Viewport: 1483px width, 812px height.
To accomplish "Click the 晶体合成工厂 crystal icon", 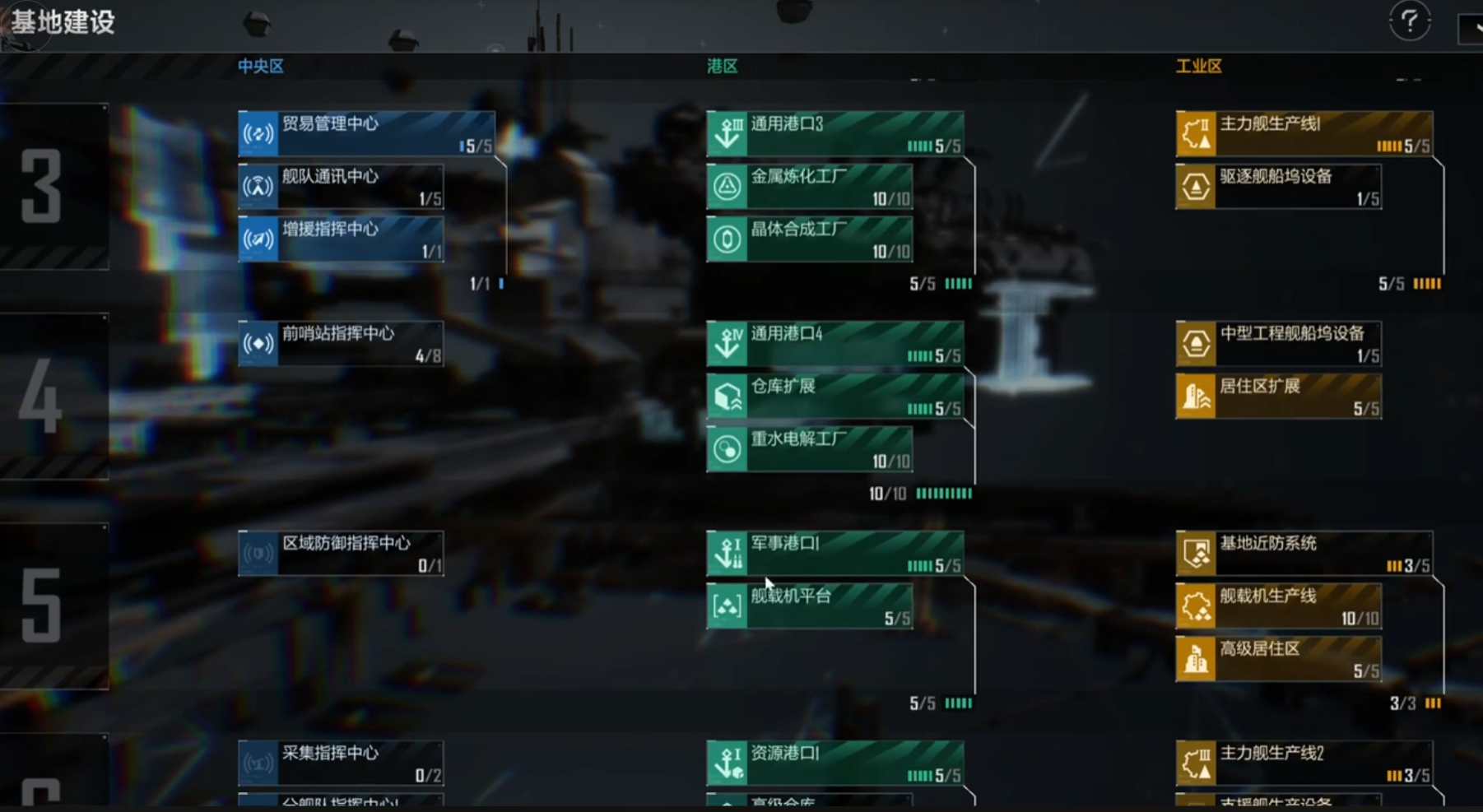I will tap(728, 239).
